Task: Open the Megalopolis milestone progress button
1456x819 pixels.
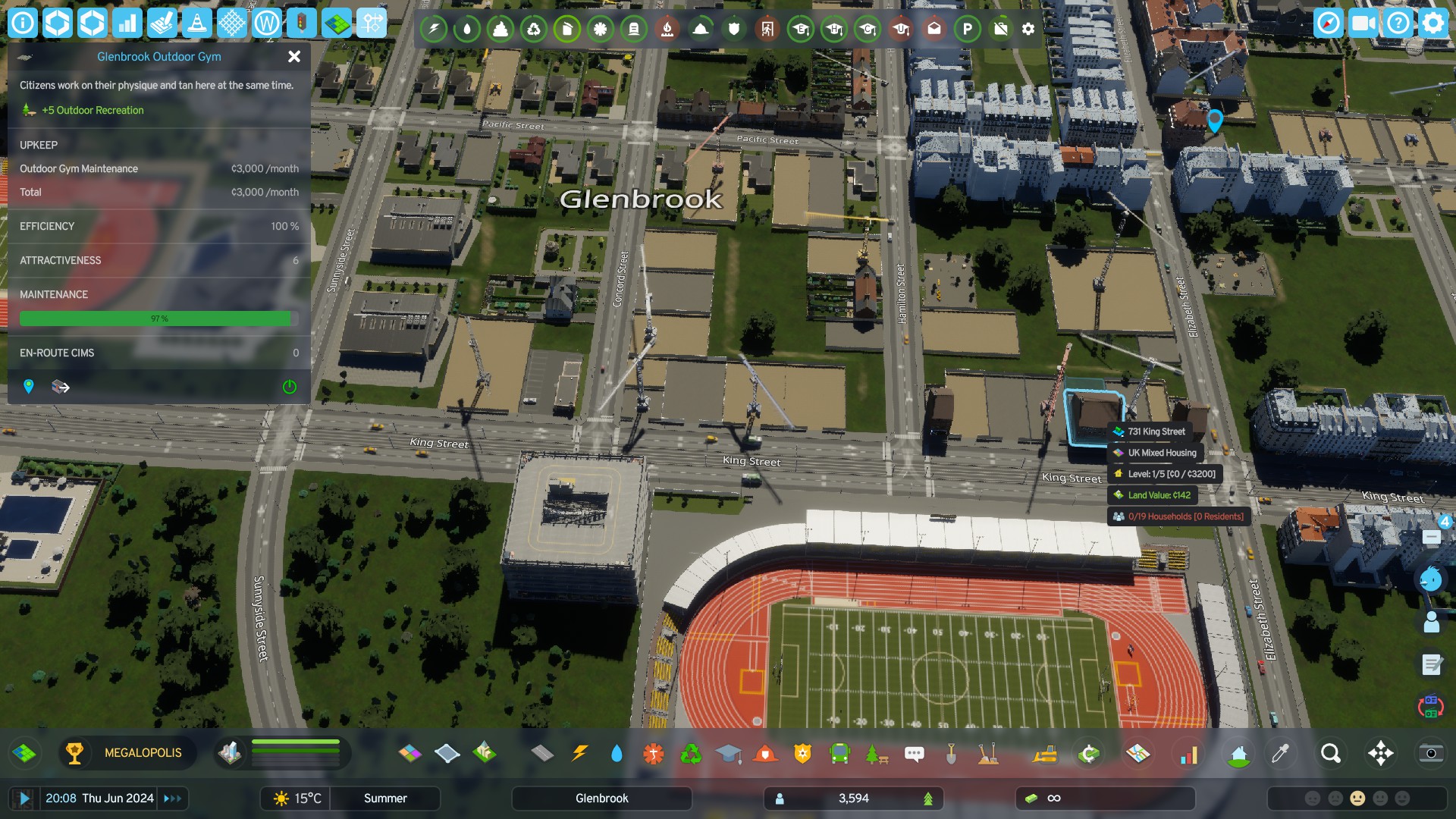Action: click(127, 753)
